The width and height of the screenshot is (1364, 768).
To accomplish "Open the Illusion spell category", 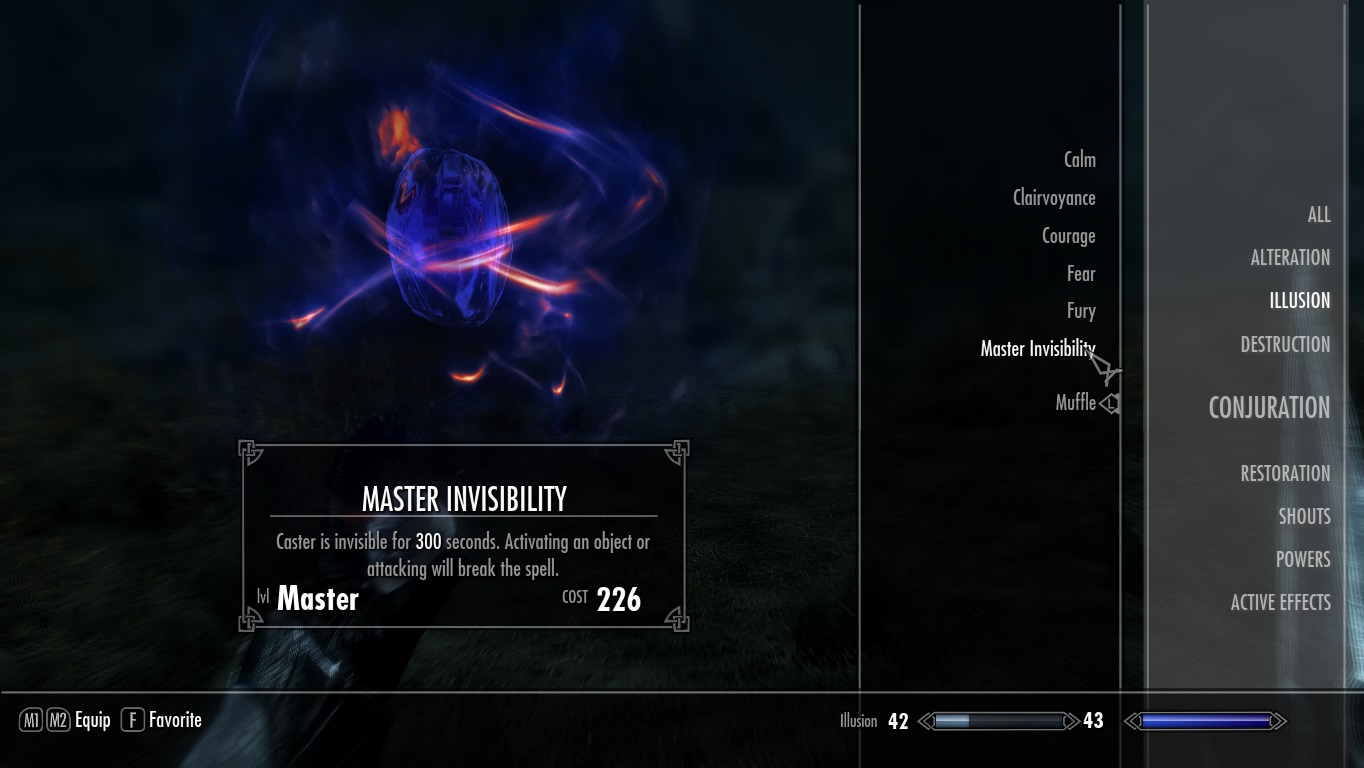I will pyautogui.click(x=1299, y=301).
